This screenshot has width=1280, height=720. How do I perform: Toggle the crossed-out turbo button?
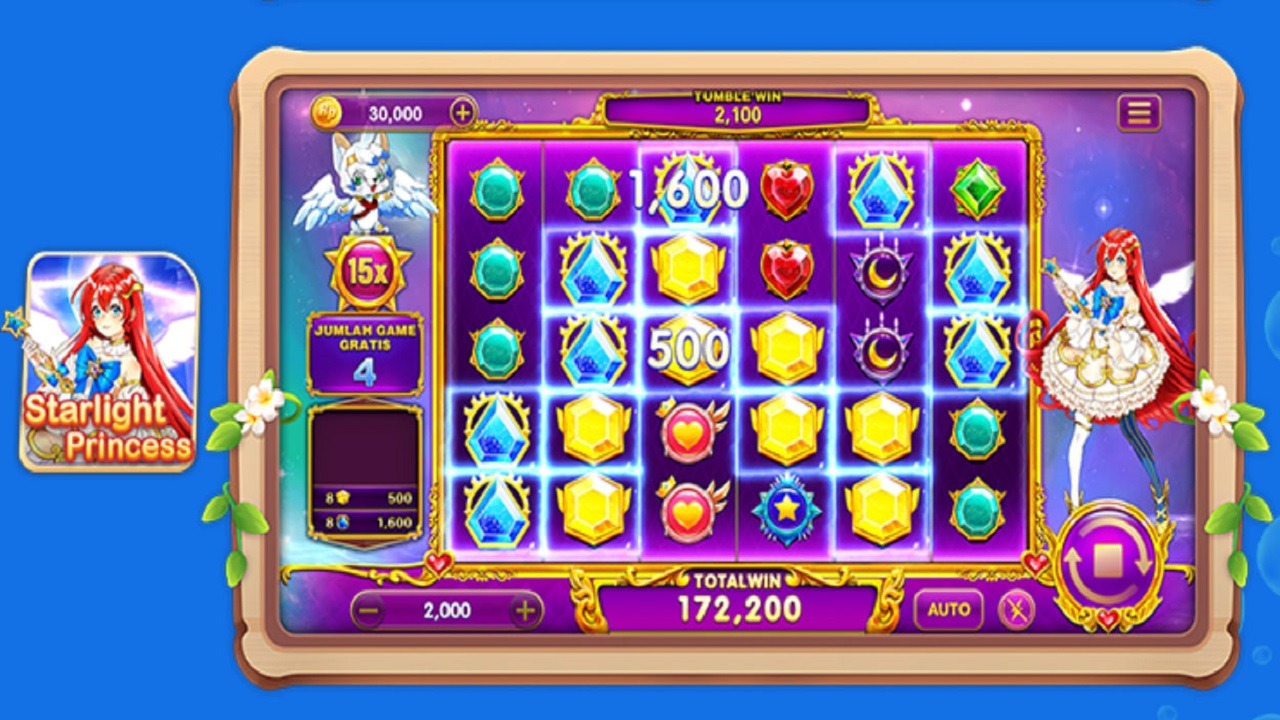(x=1016, y=609)
